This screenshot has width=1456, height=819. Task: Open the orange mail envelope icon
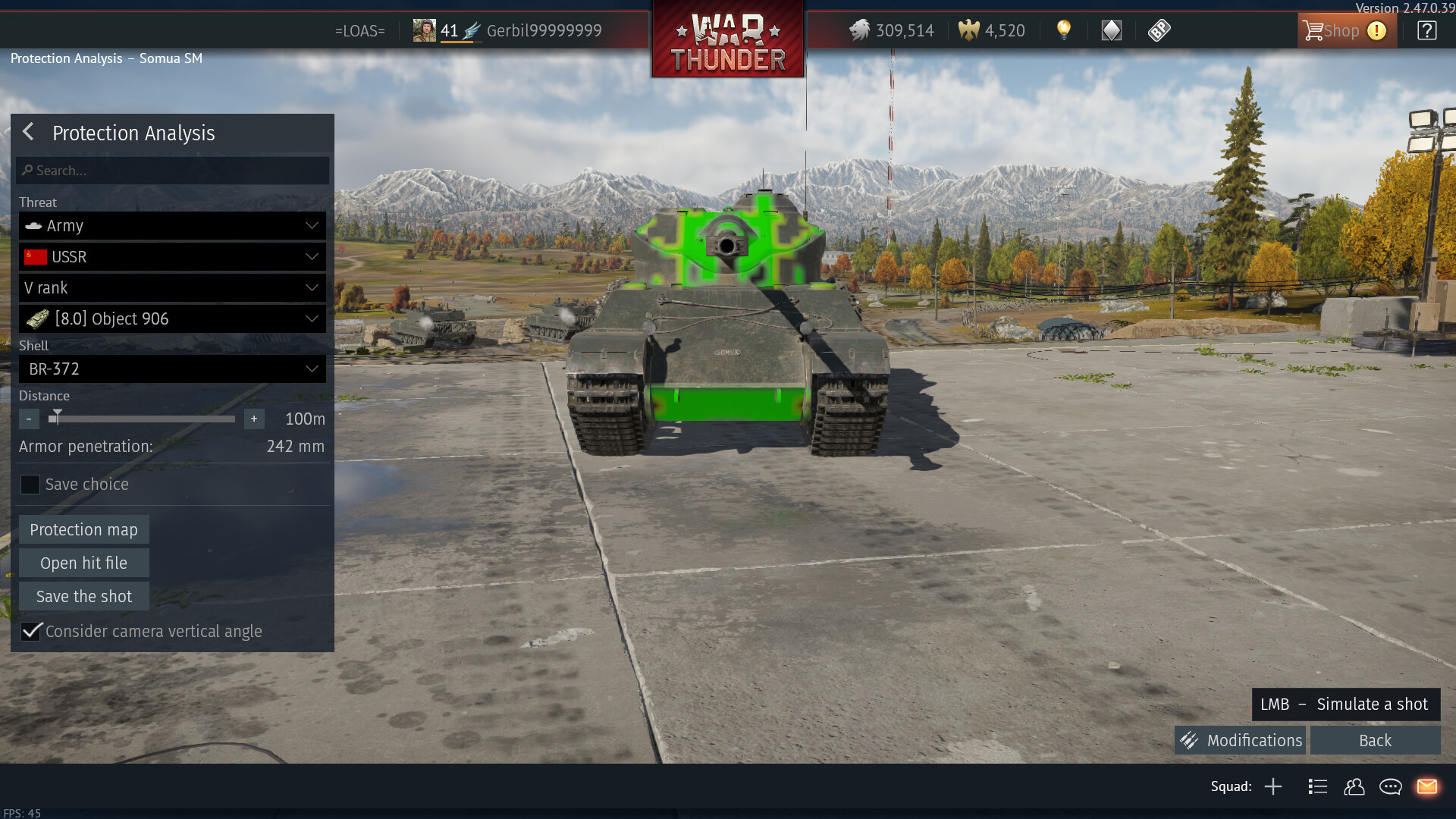1427,786
